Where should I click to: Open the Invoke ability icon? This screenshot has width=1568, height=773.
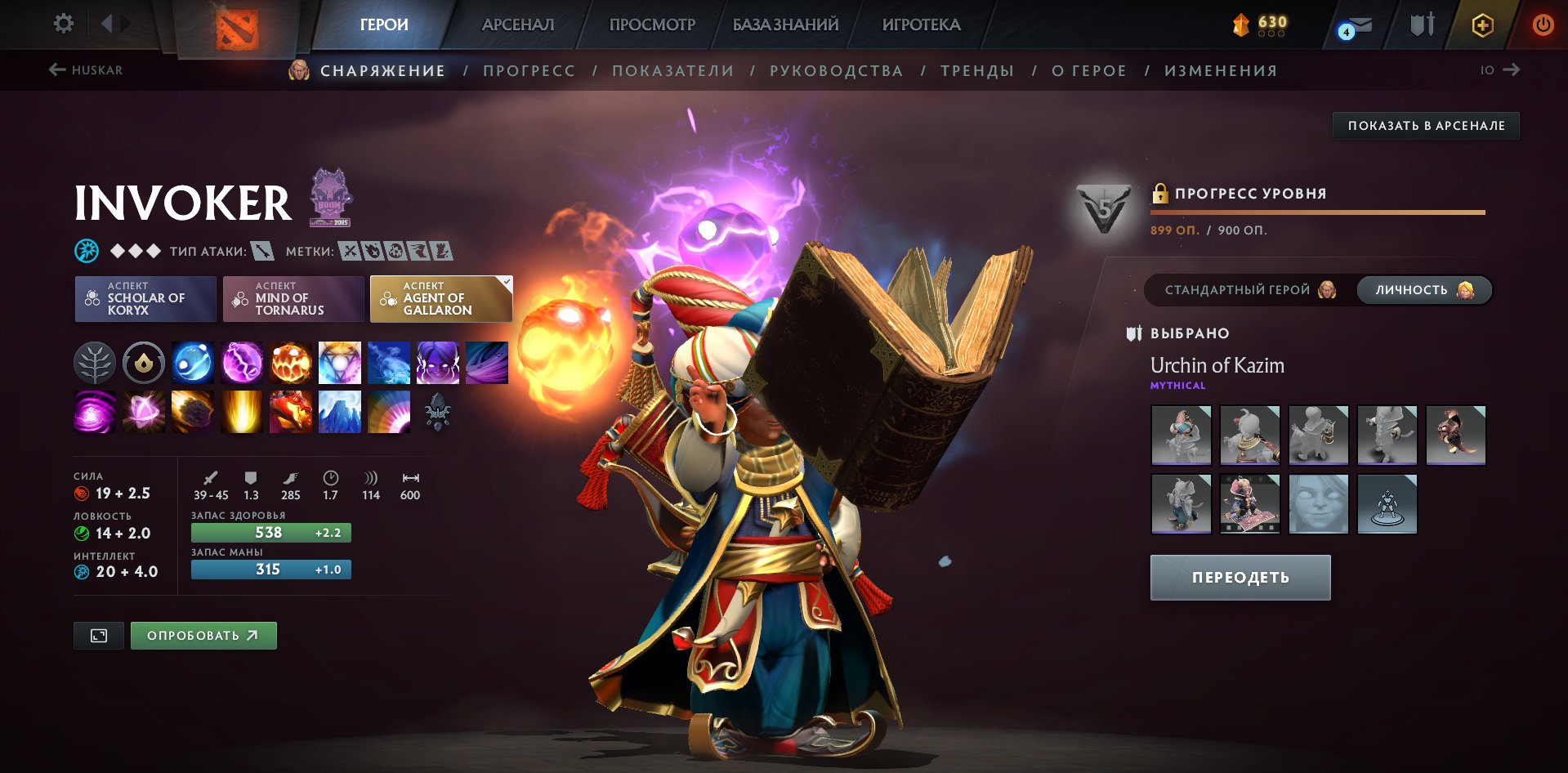(340, 363)
